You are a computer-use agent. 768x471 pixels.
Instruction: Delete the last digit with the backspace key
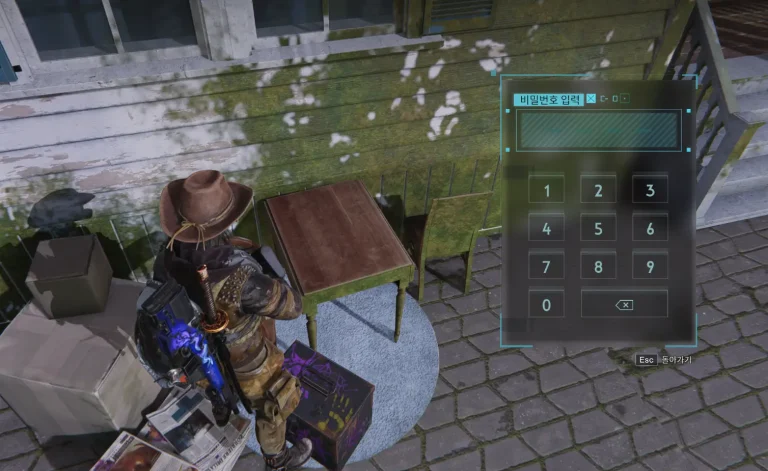pyautogui.click(x=624, y=304)
